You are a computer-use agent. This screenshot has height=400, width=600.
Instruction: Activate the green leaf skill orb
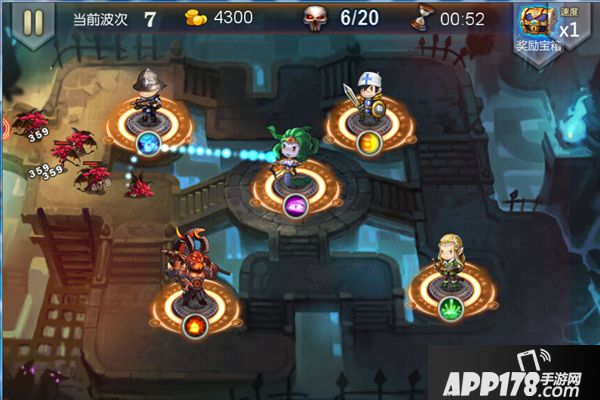pos(451,307)
